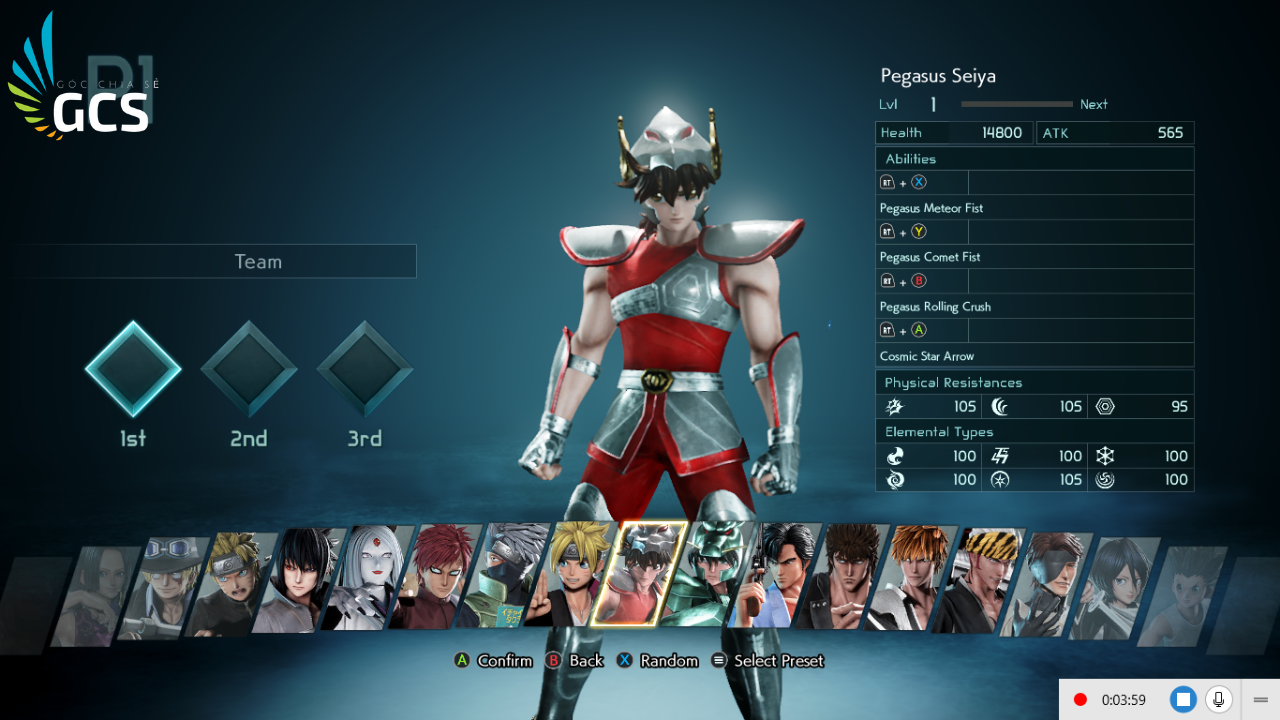Choose Sabo with the goggled top hat
Image resolution: width=1280 pixels, height=720 pixels.
tap(163, 588)
